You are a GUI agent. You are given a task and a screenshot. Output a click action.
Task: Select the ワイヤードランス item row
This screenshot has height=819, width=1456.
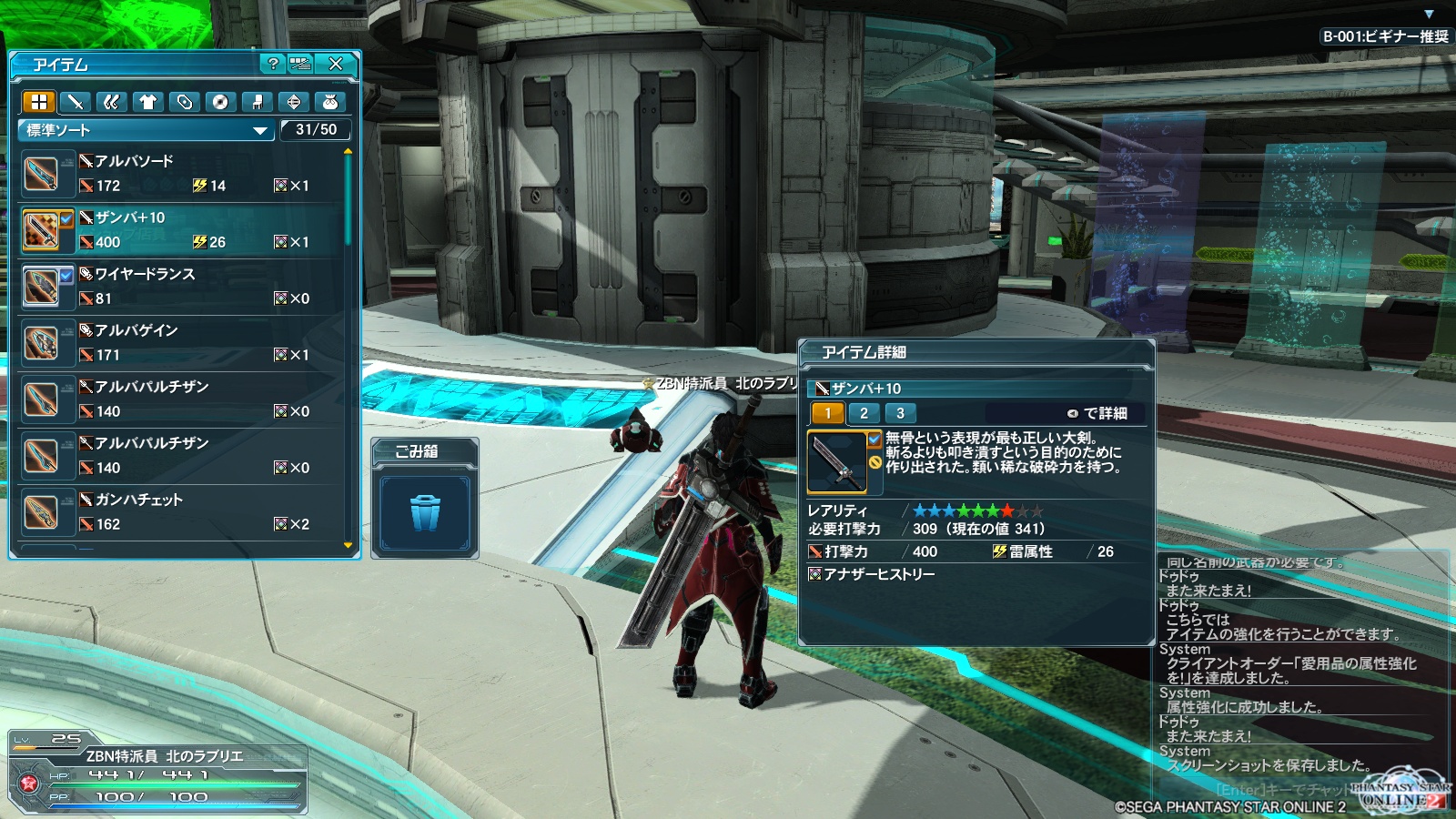click(182, 287)
